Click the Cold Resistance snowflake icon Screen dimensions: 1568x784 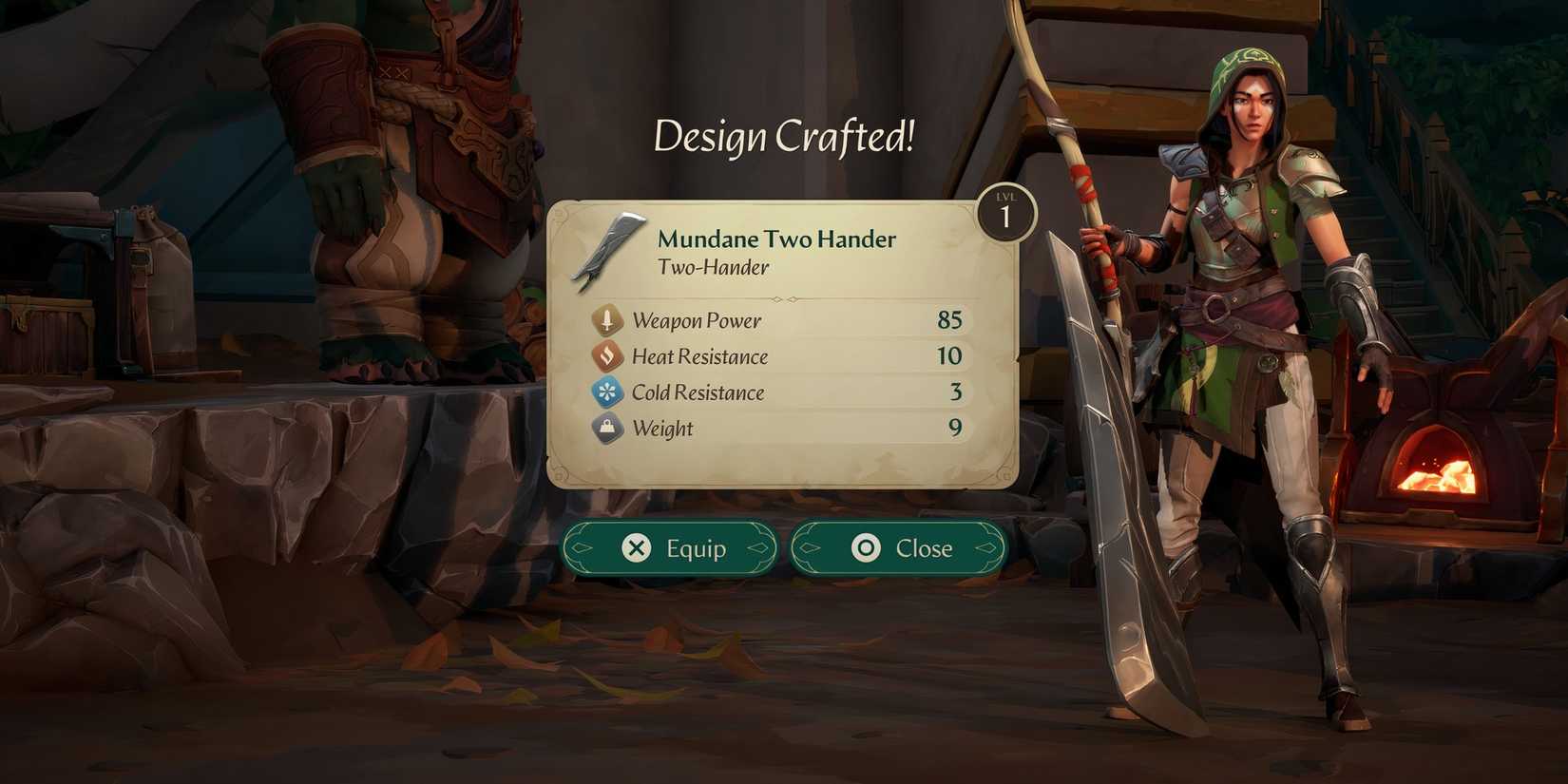click(607, 392)
